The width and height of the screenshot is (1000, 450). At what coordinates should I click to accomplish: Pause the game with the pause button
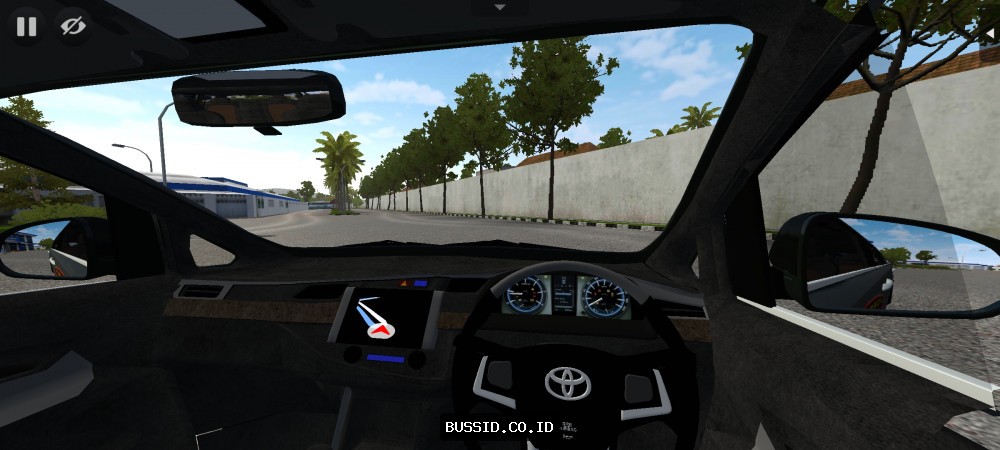(x=26, y=26)
